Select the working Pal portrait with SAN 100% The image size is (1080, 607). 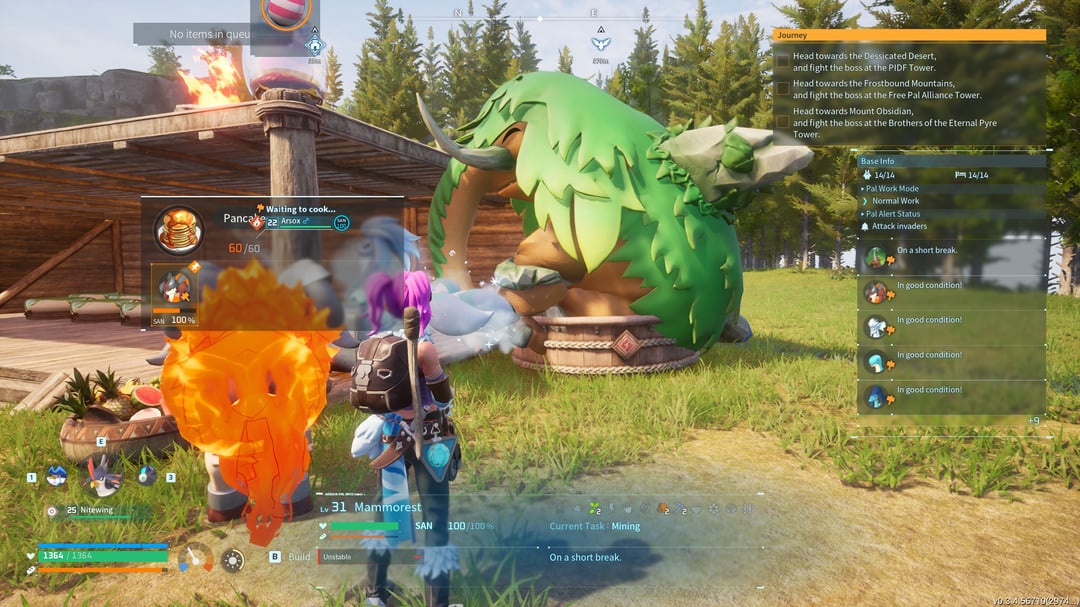(174, 289)
